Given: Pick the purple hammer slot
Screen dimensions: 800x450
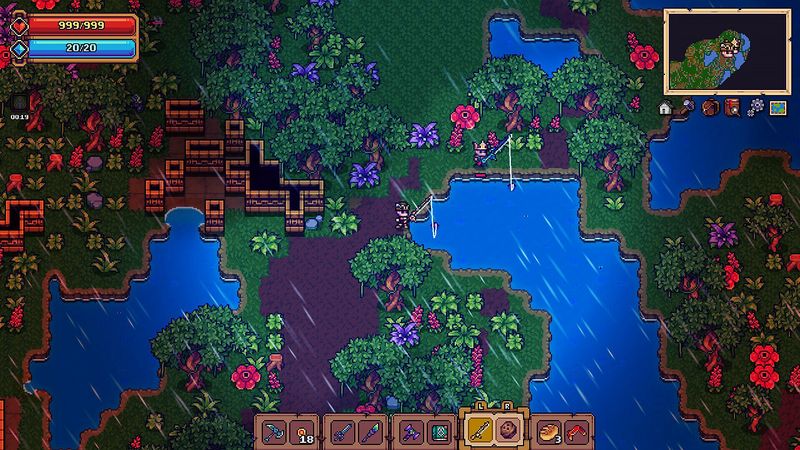Looking at the screenshot, I should click(411, 432).
